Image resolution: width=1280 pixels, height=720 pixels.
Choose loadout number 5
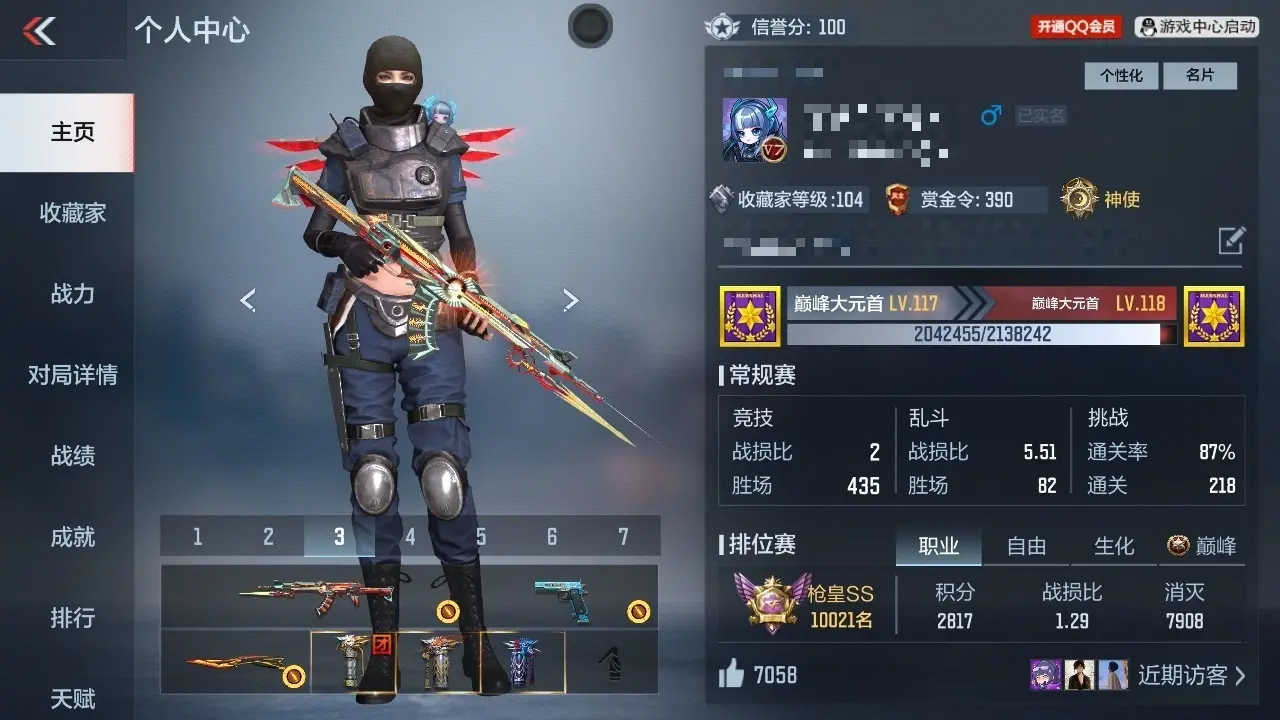[x=481, y=537]
